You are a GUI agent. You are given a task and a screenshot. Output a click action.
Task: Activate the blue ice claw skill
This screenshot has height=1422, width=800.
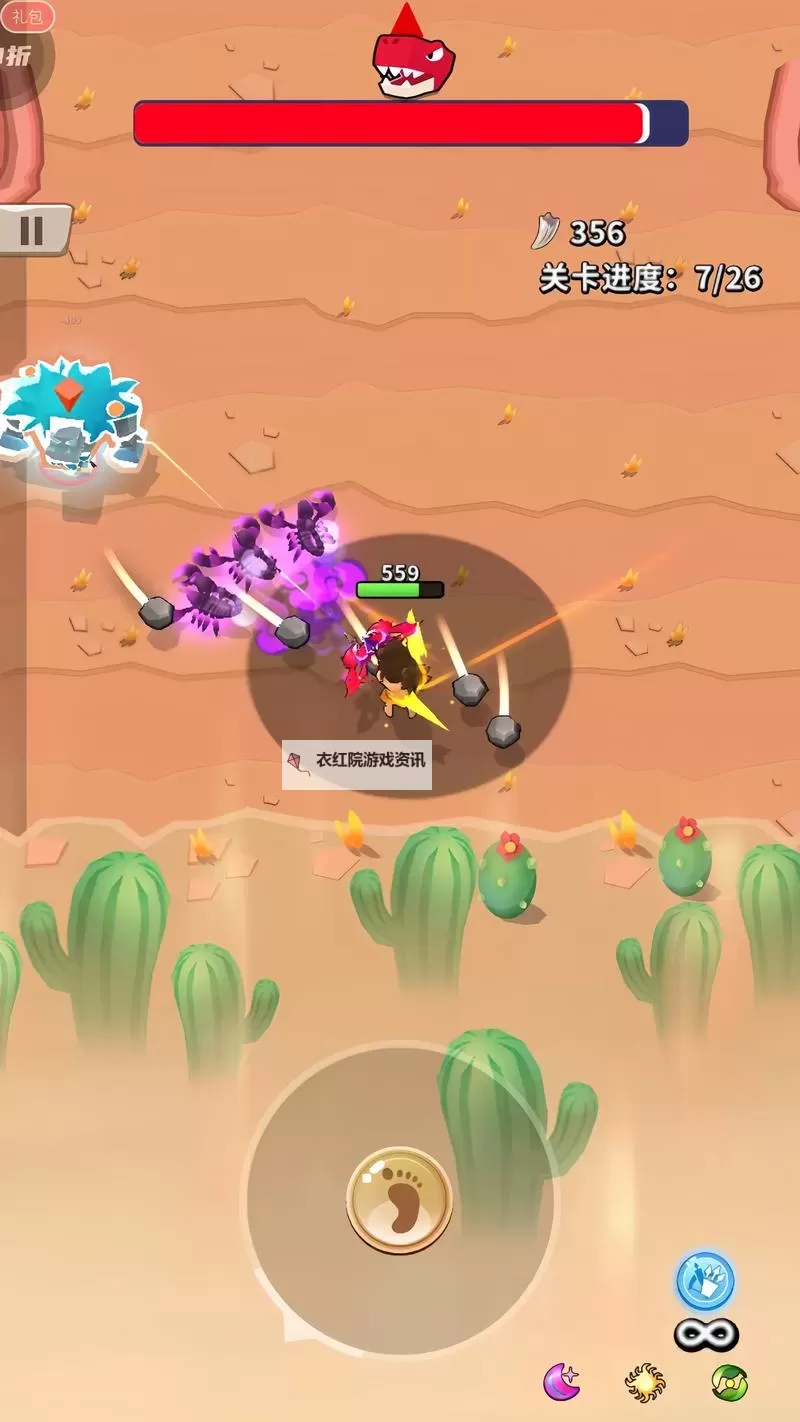[x=705, y=1282]
